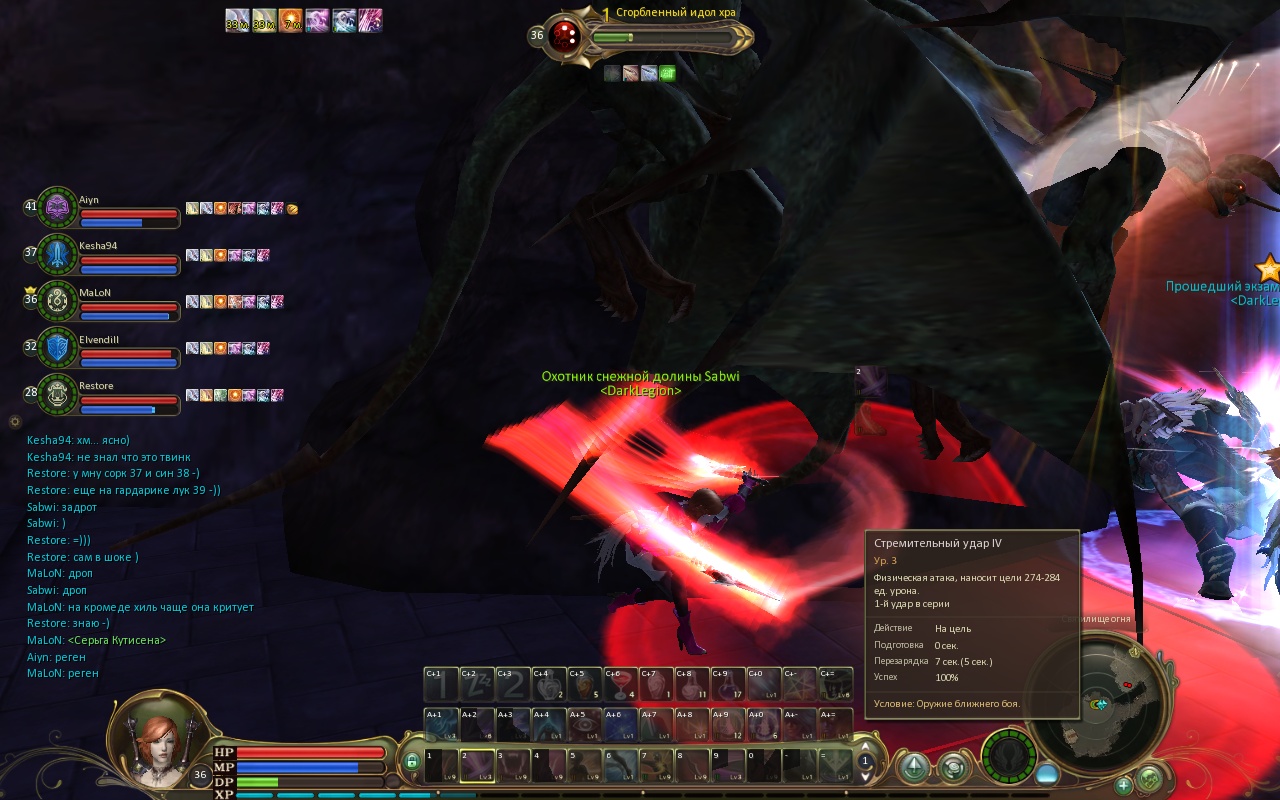Viewport: 1280px width, 800px height.
Task: Click the green plus button under the minimap
Action: coord(1124,785)
